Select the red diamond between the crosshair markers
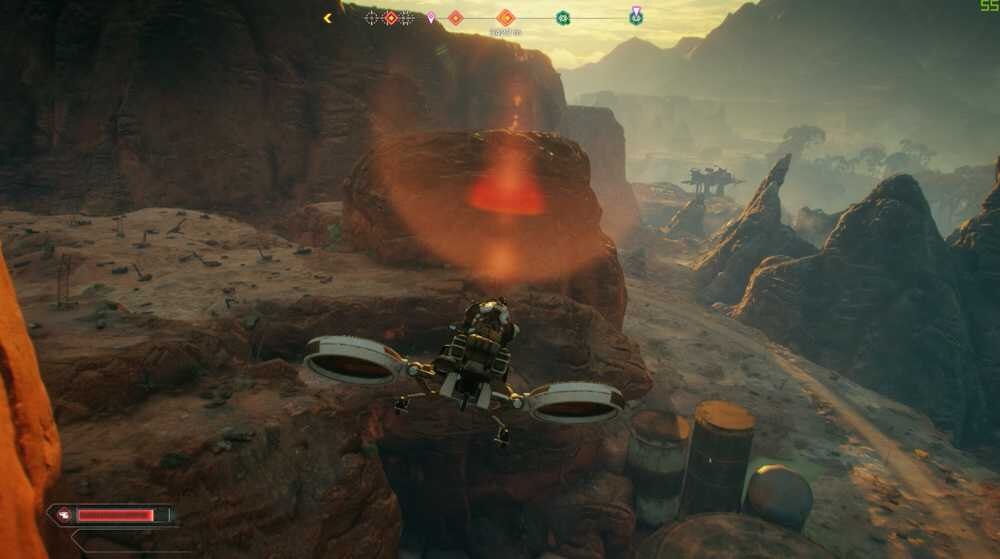Screen dimensions: 1000x559 [390, 17]
